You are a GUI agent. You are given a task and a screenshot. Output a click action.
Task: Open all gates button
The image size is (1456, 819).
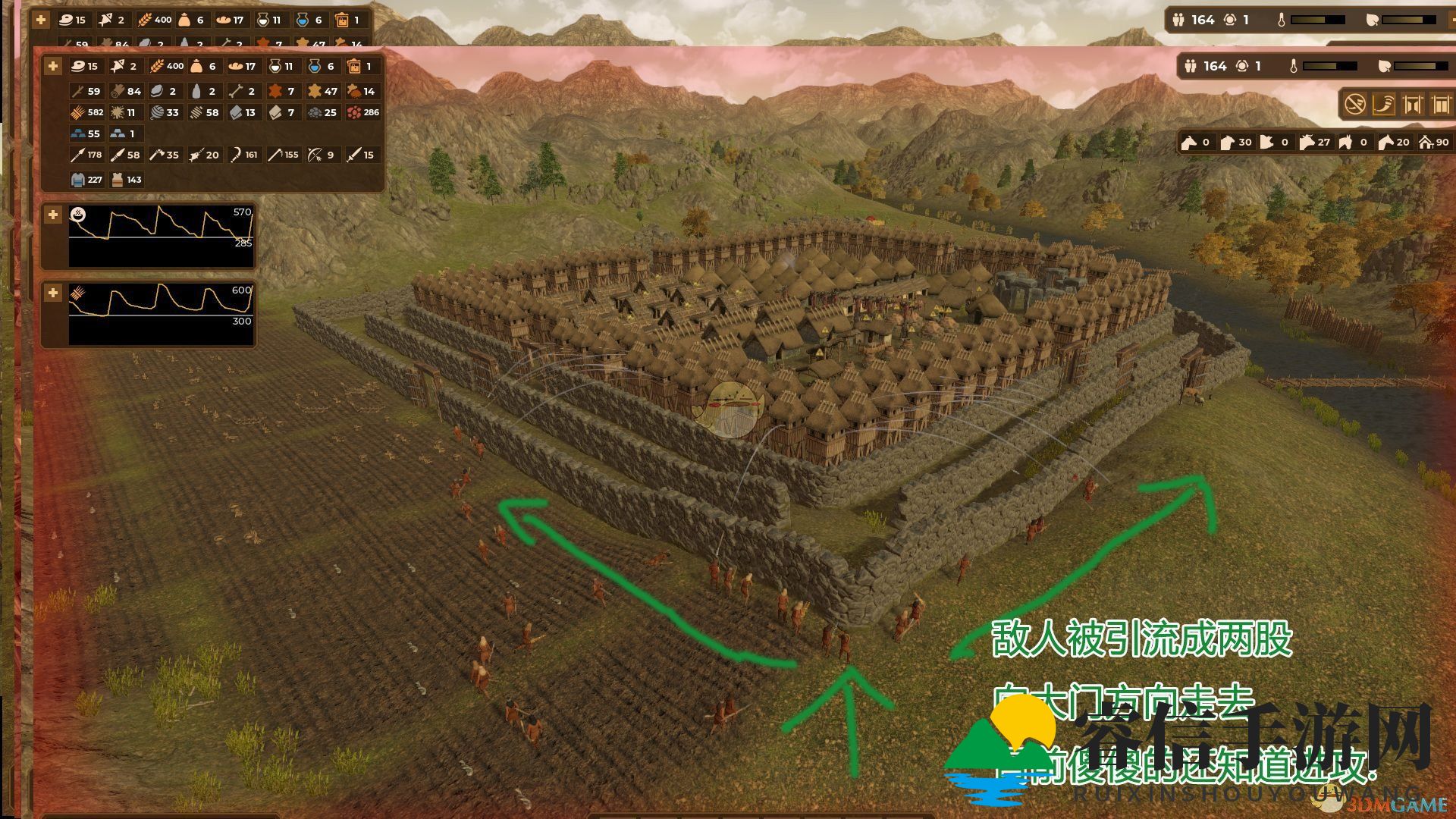(1413, 104)
